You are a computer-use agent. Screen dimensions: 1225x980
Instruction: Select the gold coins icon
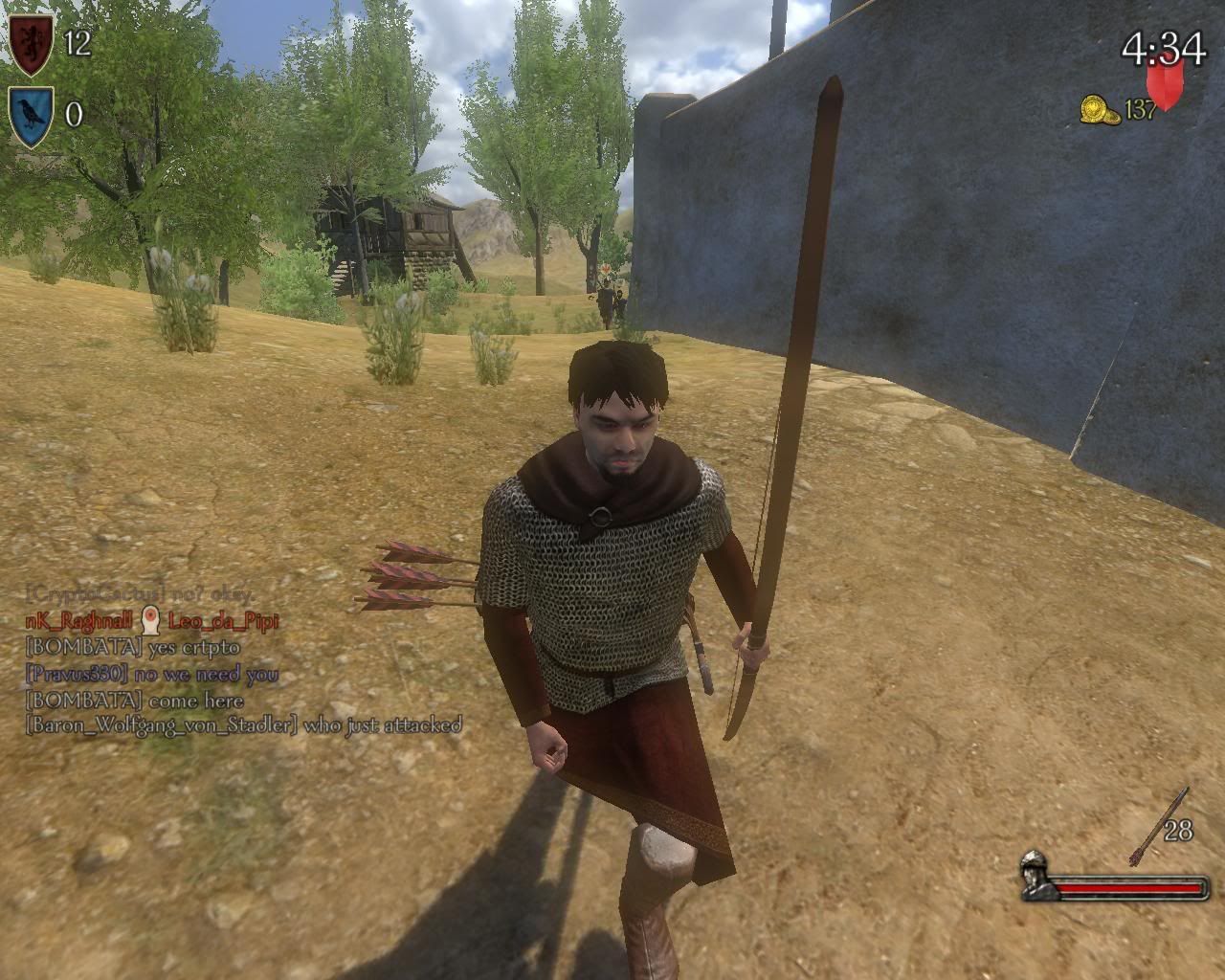[x=1101, y=109]
